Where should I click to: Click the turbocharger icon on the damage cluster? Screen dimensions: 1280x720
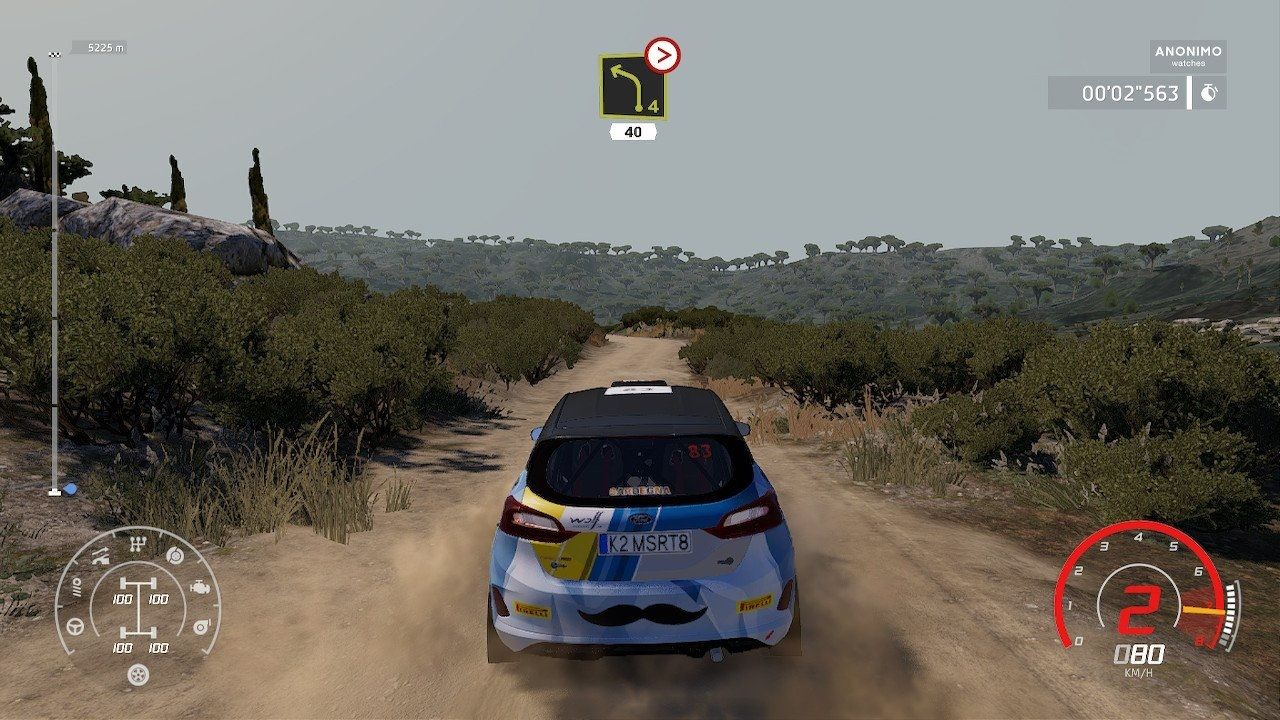point(201,626)
